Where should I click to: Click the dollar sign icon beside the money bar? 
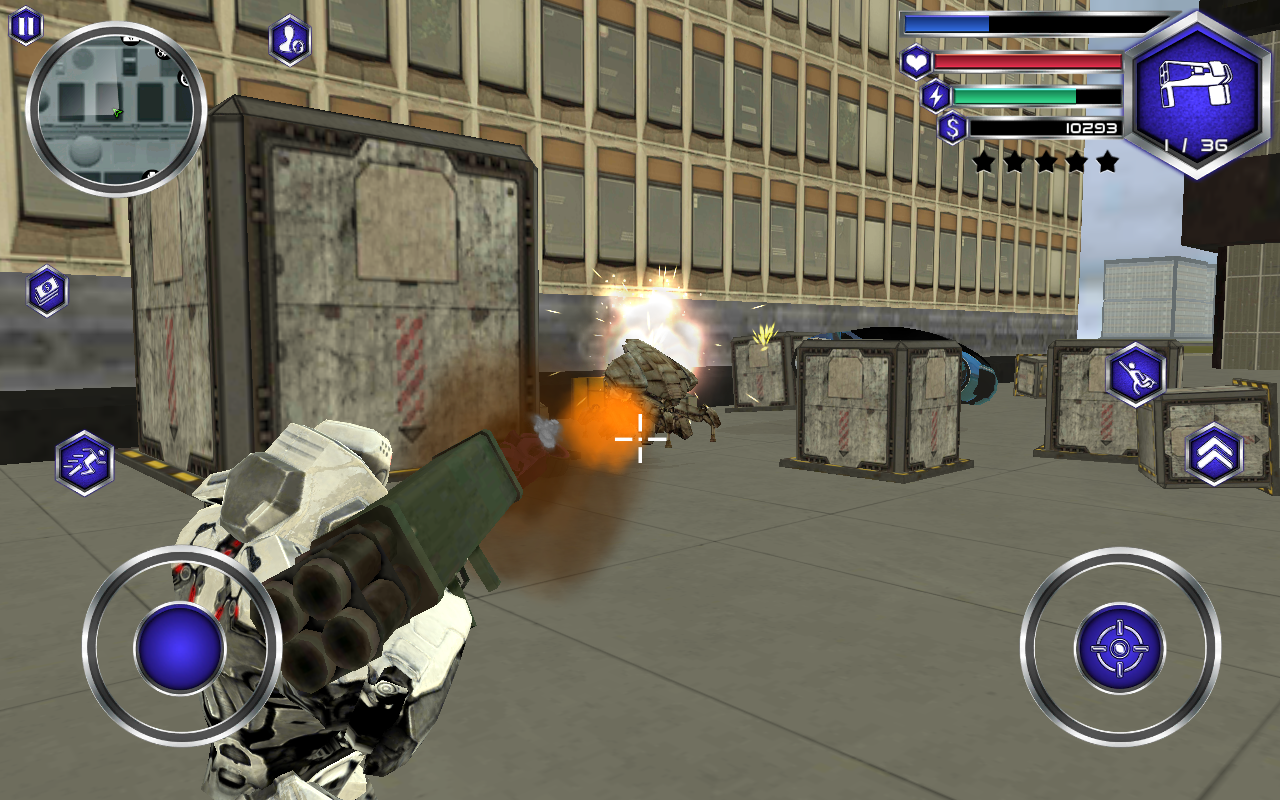tap(953, 129)
